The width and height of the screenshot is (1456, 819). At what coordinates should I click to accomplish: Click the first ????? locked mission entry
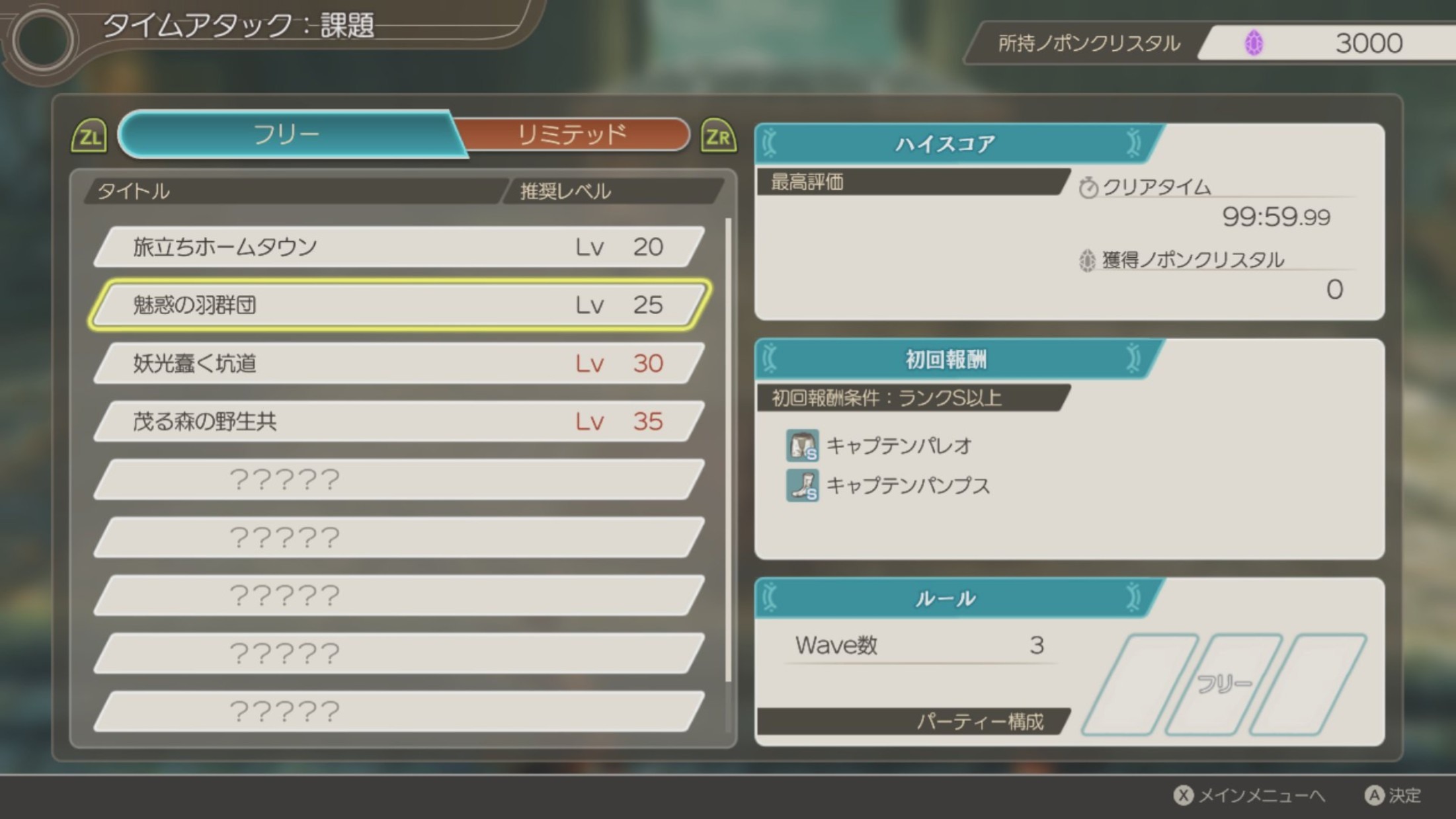tap(397, 479)
